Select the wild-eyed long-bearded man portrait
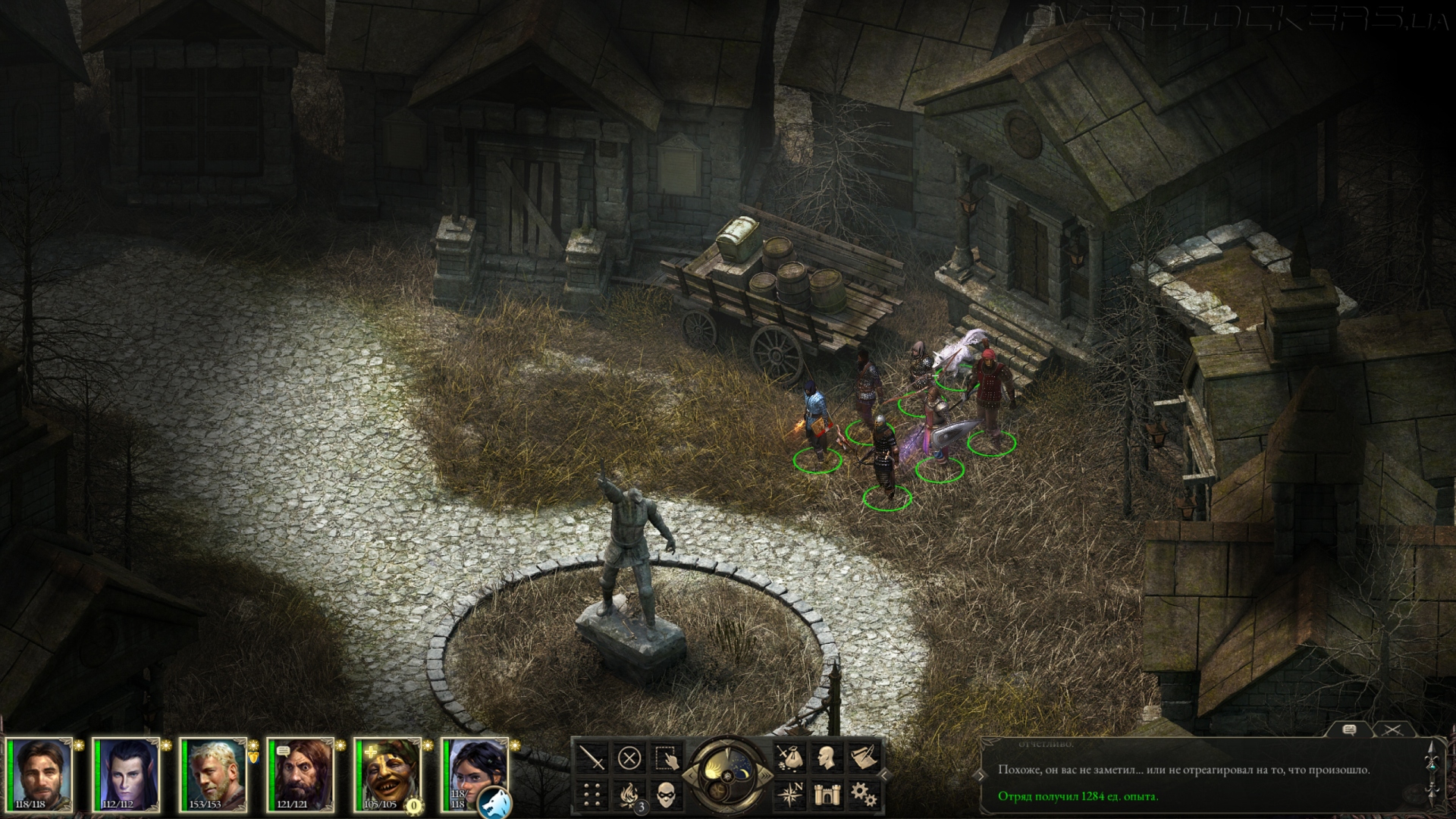The width and height of the screenshot is (1456, 819). [303, 775]
